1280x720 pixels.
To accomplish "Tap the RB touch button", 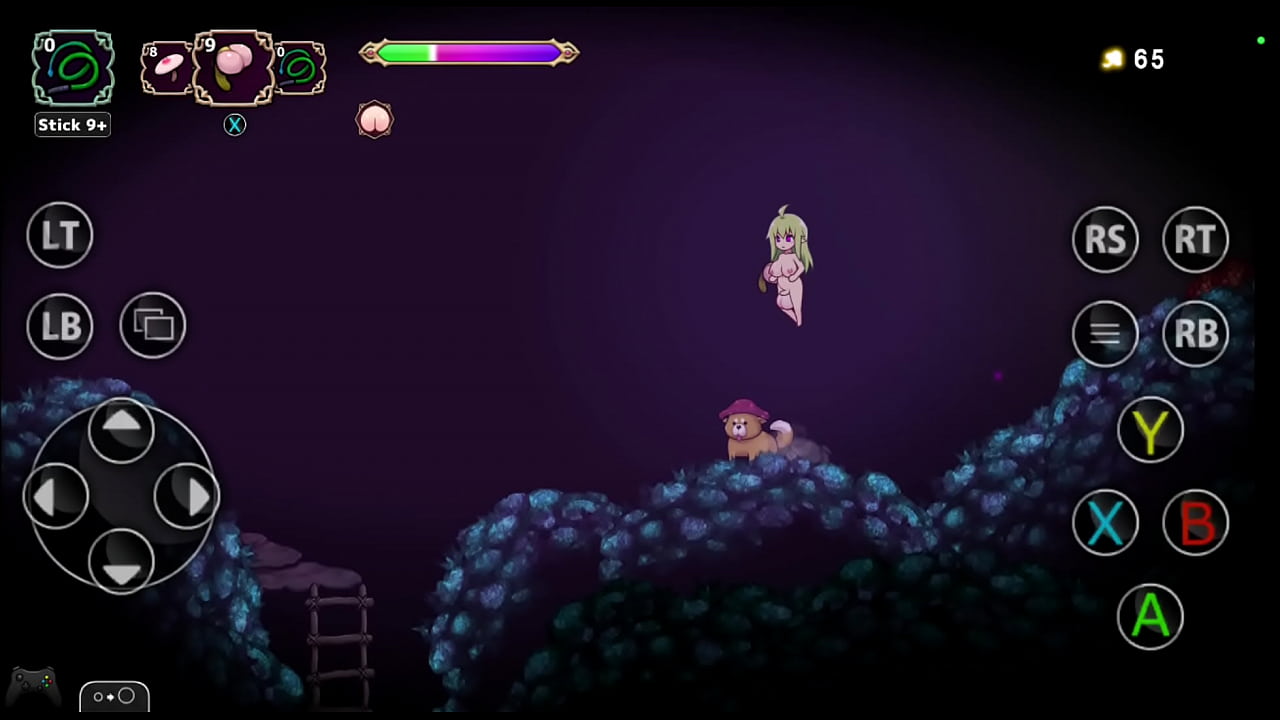I will pos(1195,333).
